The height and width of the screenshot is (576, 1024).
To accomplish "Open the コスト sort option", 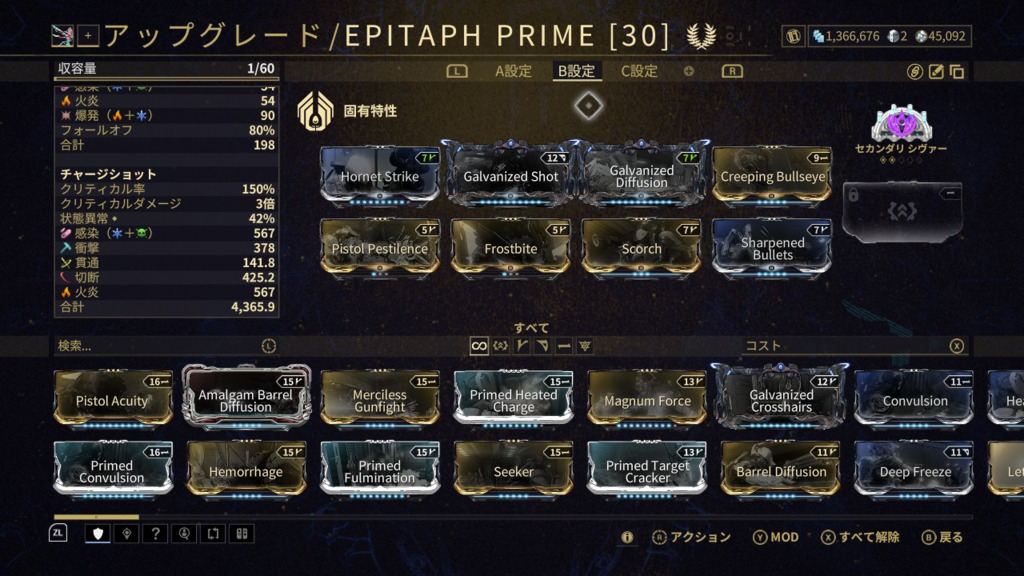I will point(763,346).
